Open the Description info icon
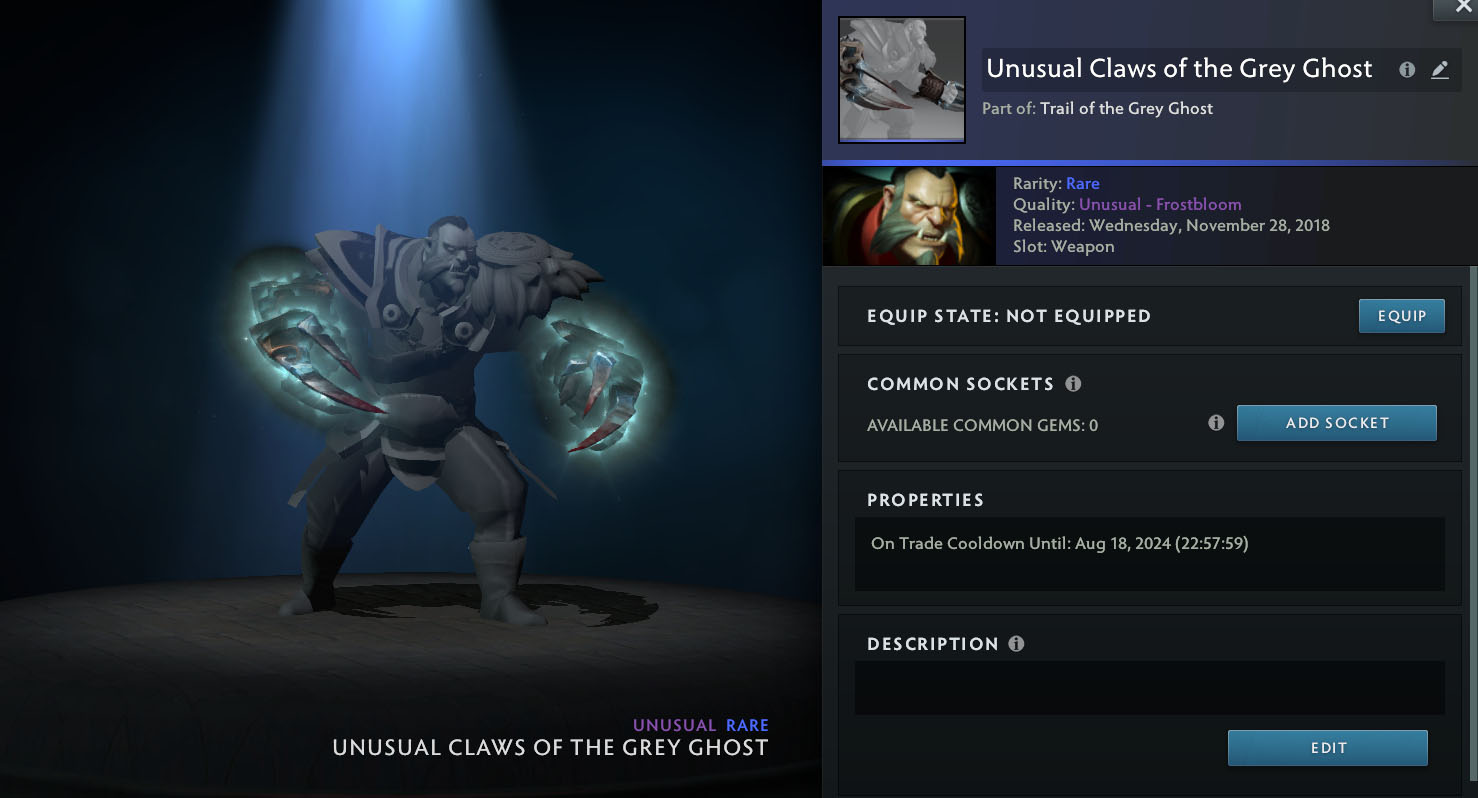This screenshot has height=798, width=1478. point(1016,644)
